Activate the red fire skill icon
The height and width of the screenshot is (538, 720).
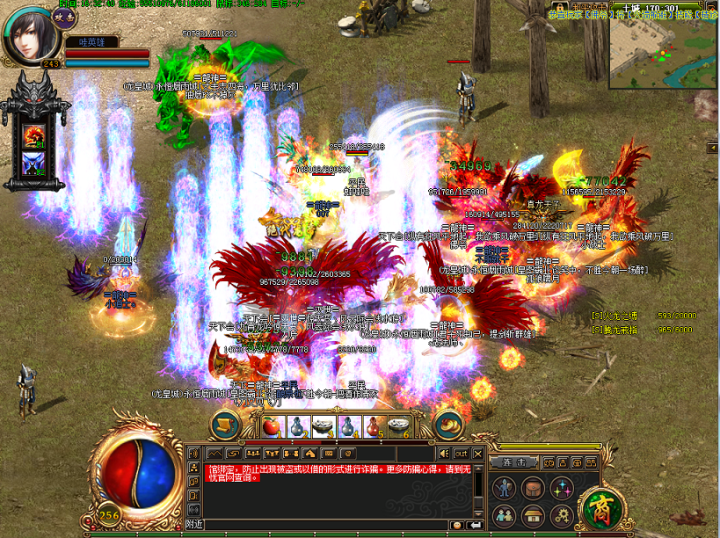[33, 135]
